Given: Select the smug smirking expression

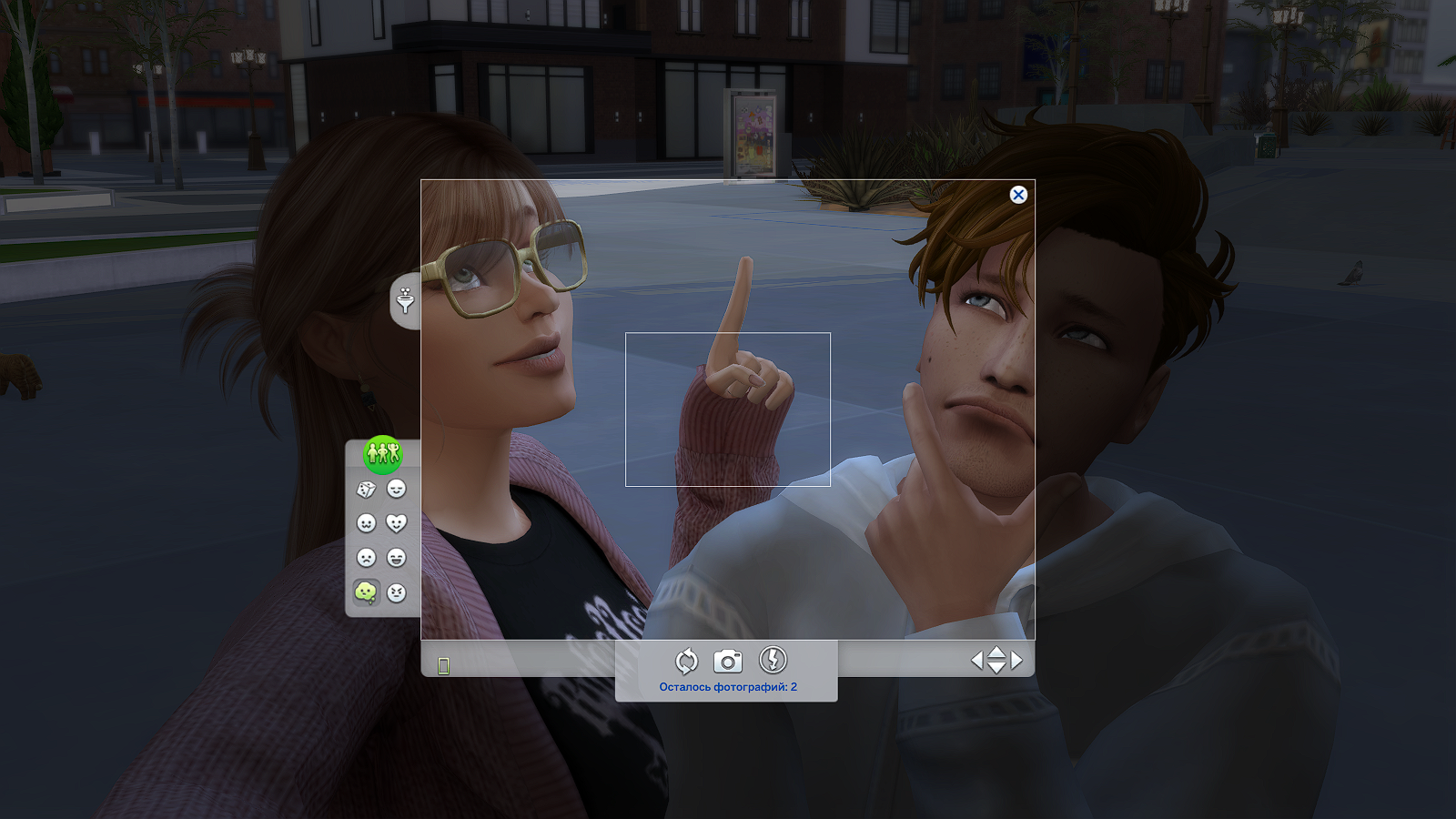Looking at the screenshot, I should (x=396, y=489).
